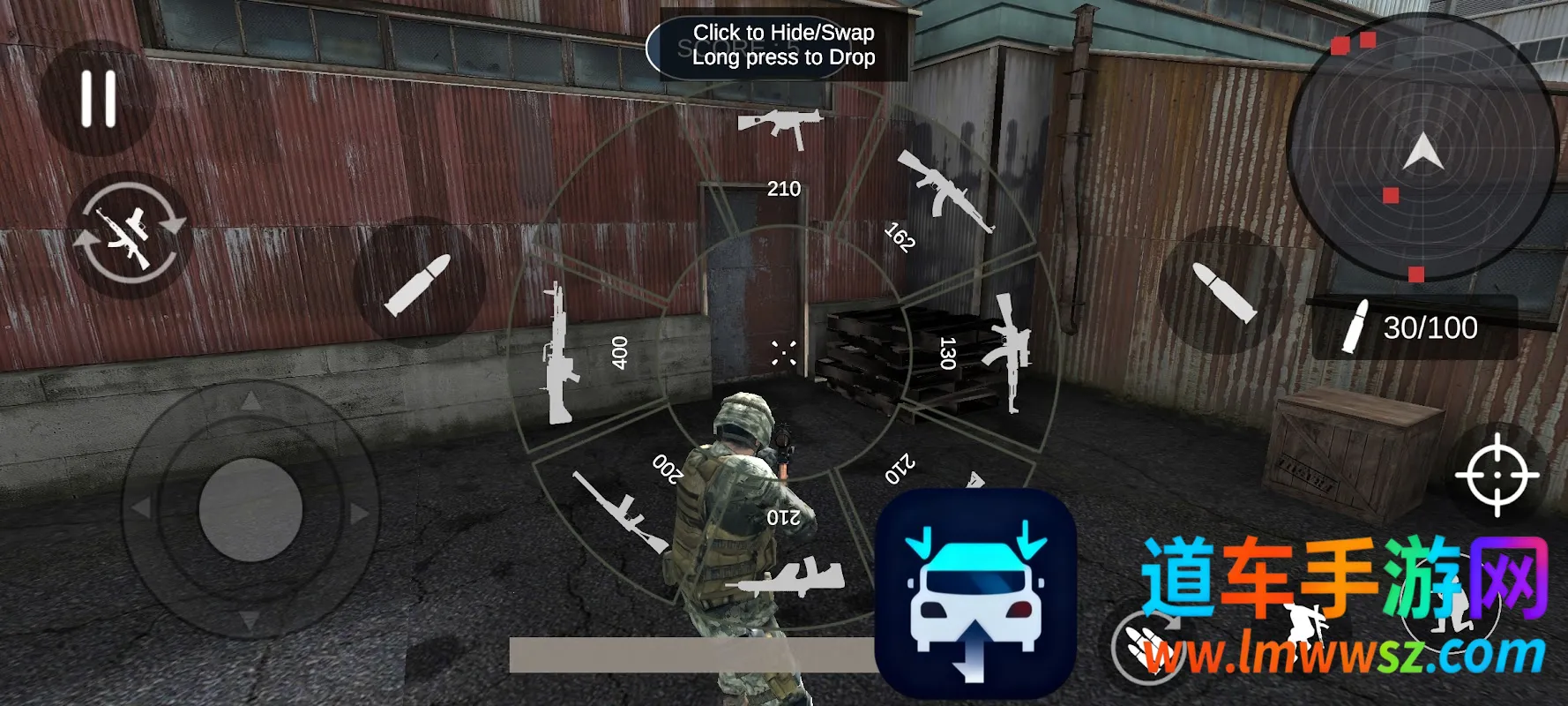The width and height of the screenshot is (1568, 706).
Task: Choose the long rifle with 200 ammo
Action: [619, 512]
